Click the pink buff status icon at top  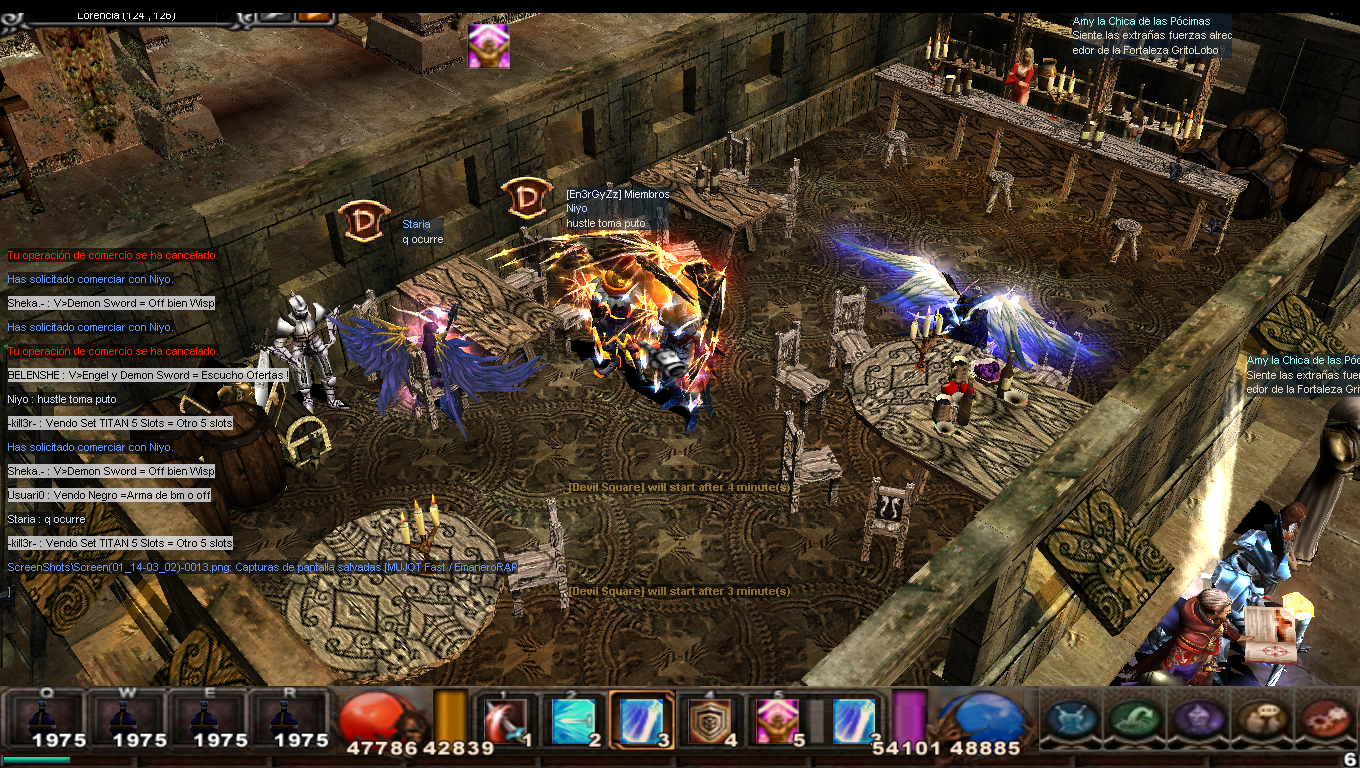[489, 46]
